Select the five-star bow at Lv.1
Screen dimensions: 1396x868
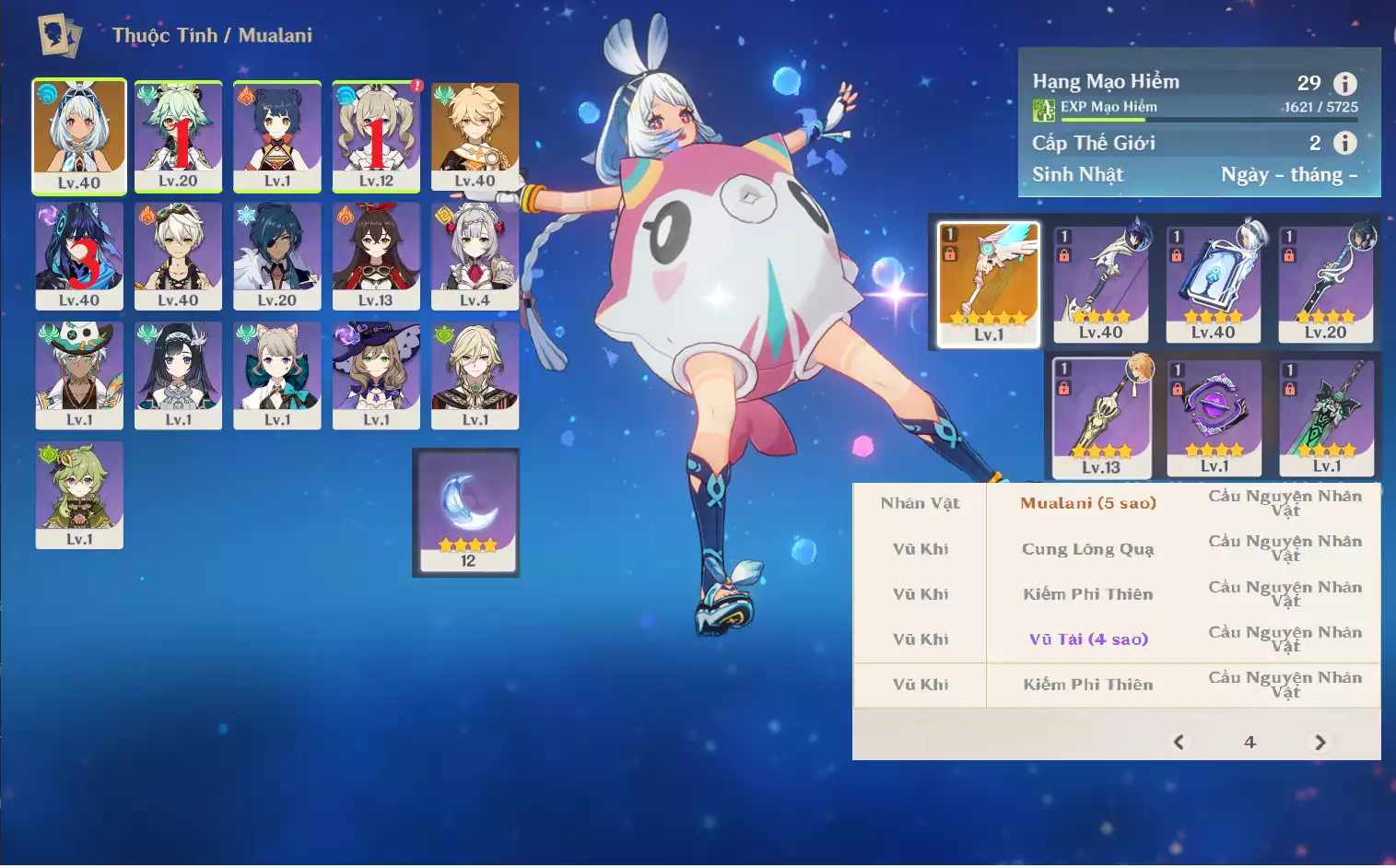989,284
